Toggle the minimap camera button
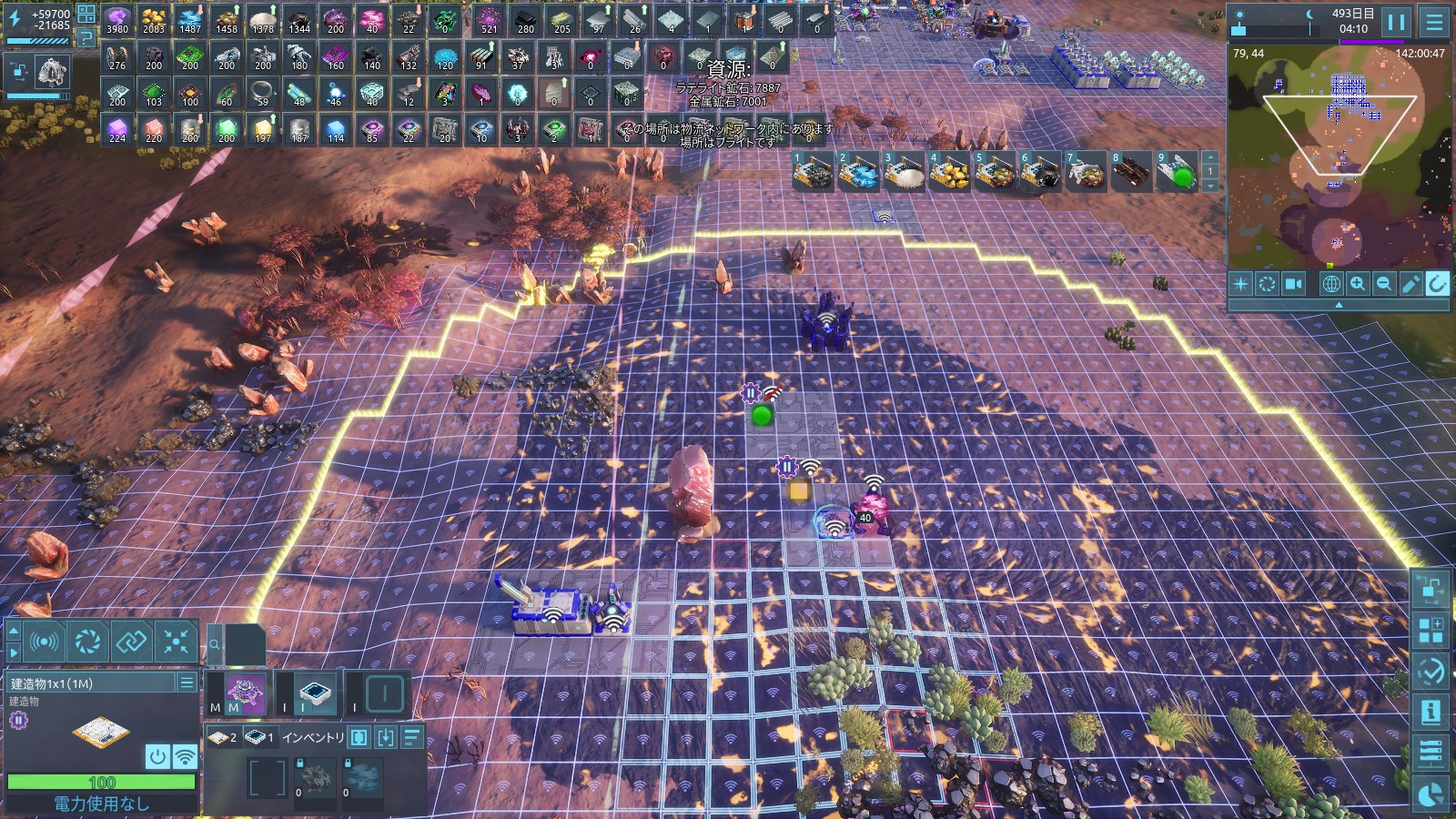The height and width of the screenshot is (819, 1456). pyautogui.click(x=1293, y=284)
